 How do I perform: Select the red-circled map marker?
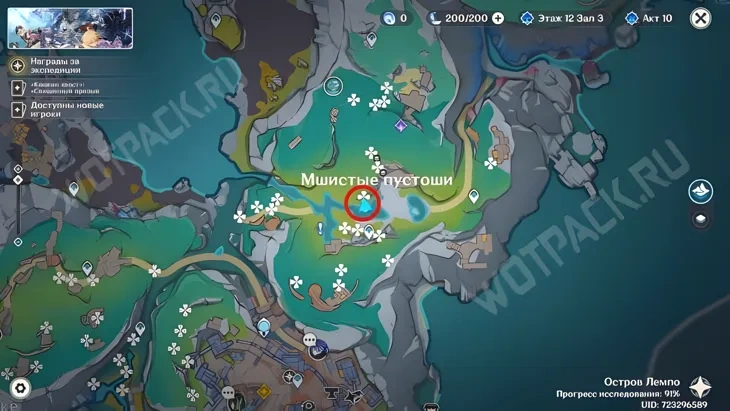(364, 205)
